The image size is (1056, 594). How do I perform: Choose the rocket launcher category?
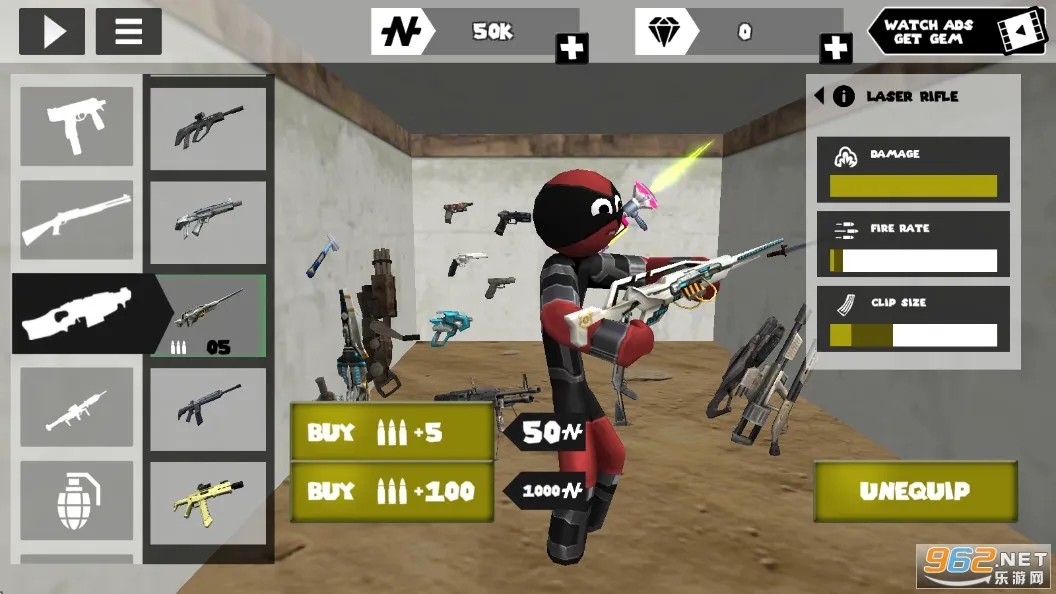click(77, 407)
